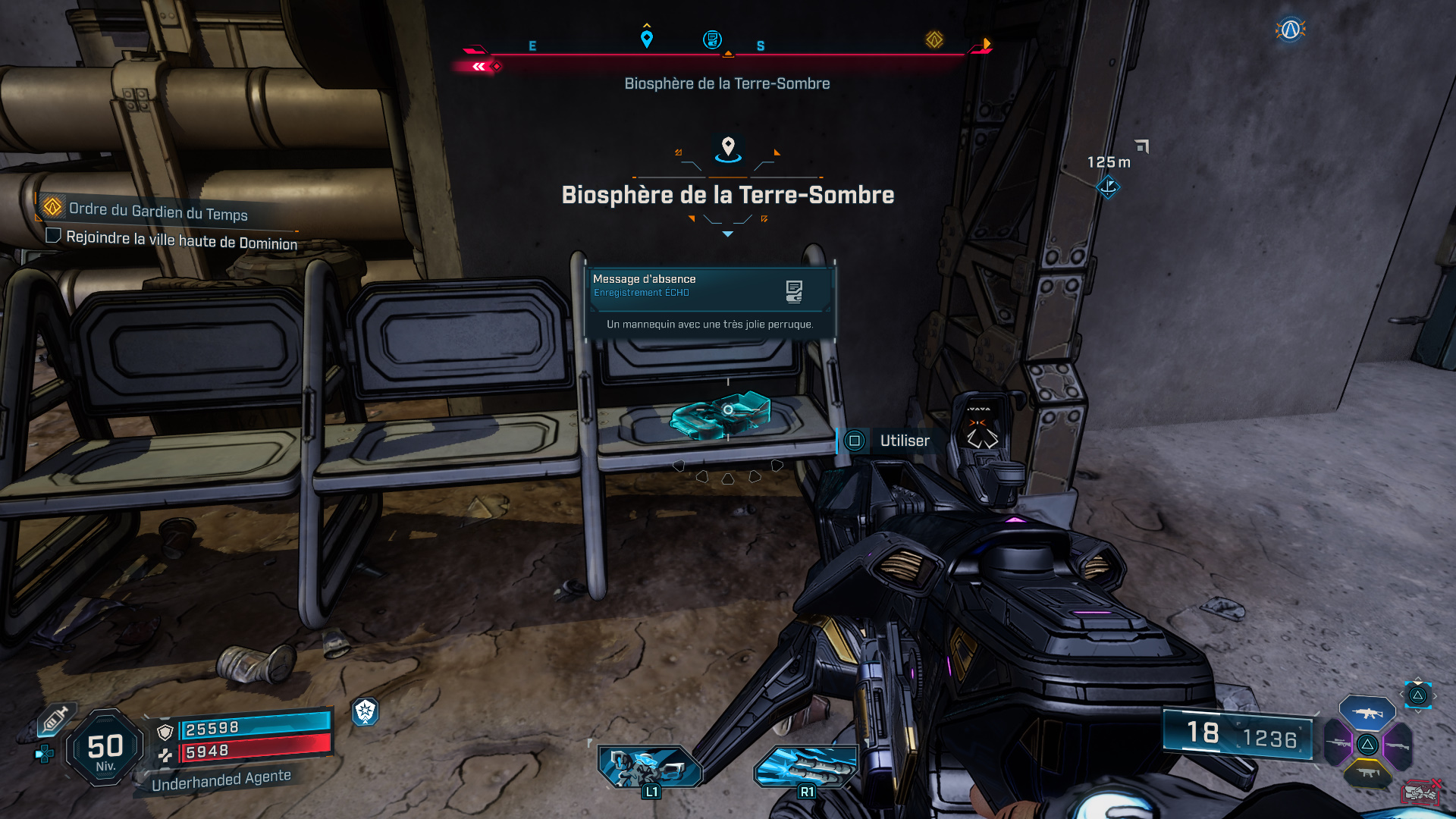The image size is (1456, 819).
Task: Select the yellow SMG weapon slot
Action: tap(1368, 772)
